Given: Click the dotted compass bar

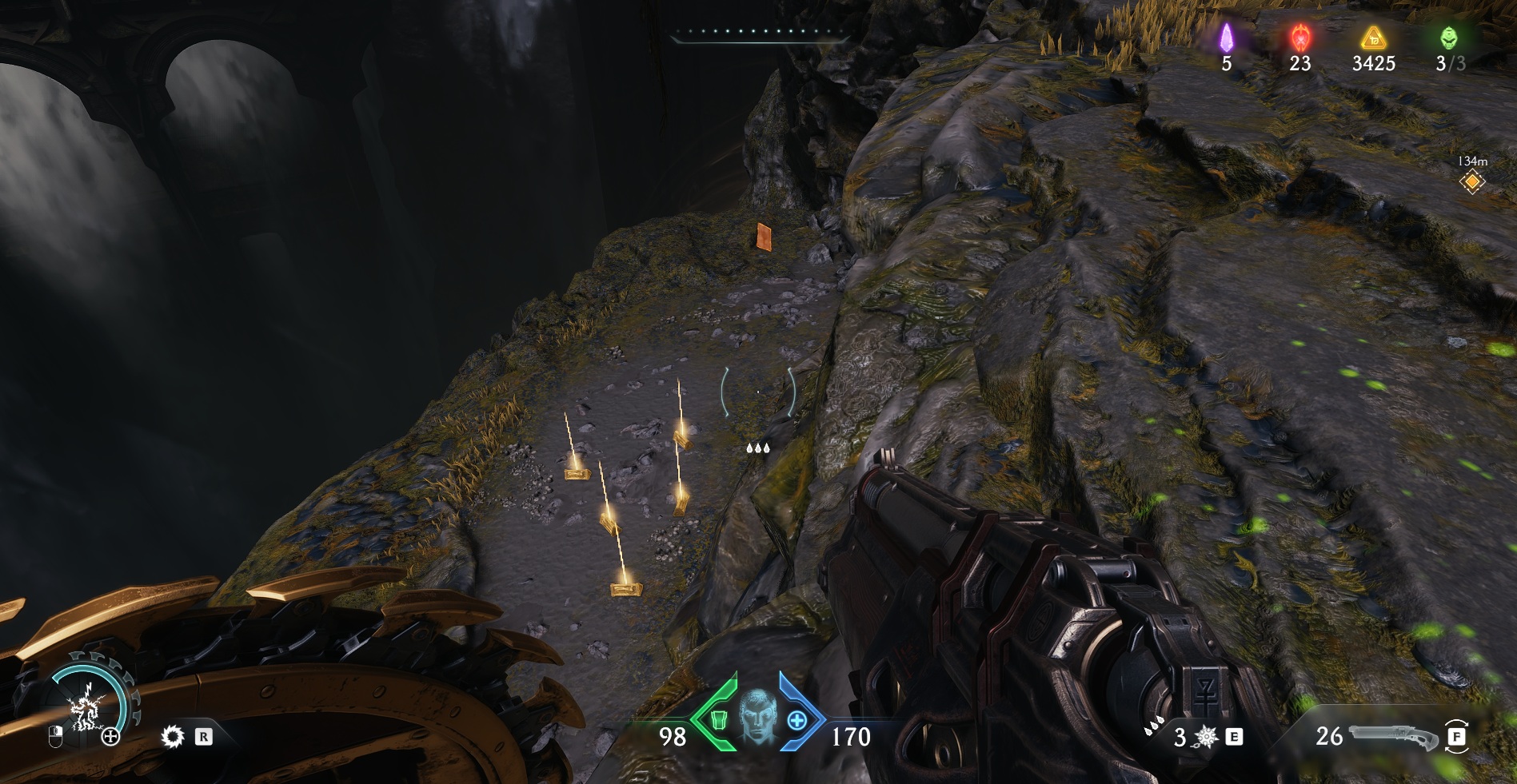Looking at the screenshot, I should (x=759, y=33).
